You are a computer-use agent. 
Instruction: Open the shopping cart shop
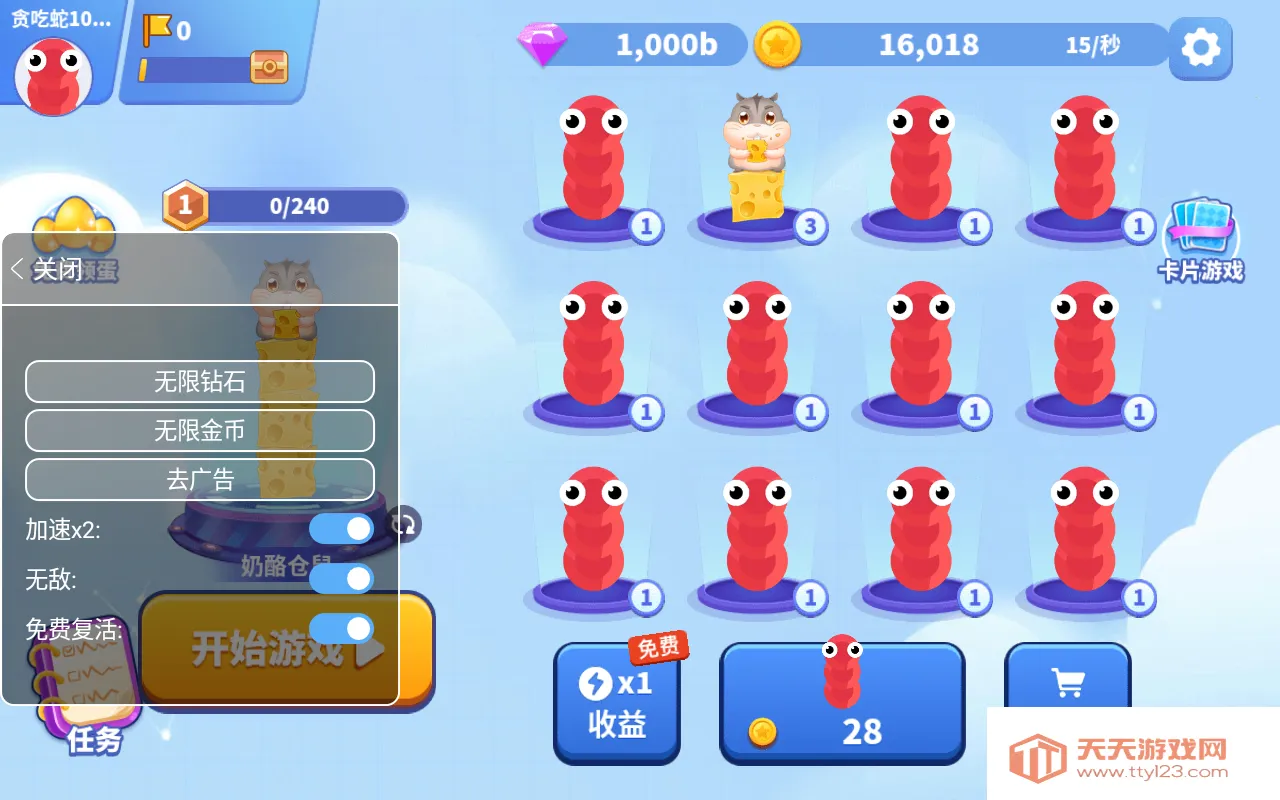tap(1069, 680)
